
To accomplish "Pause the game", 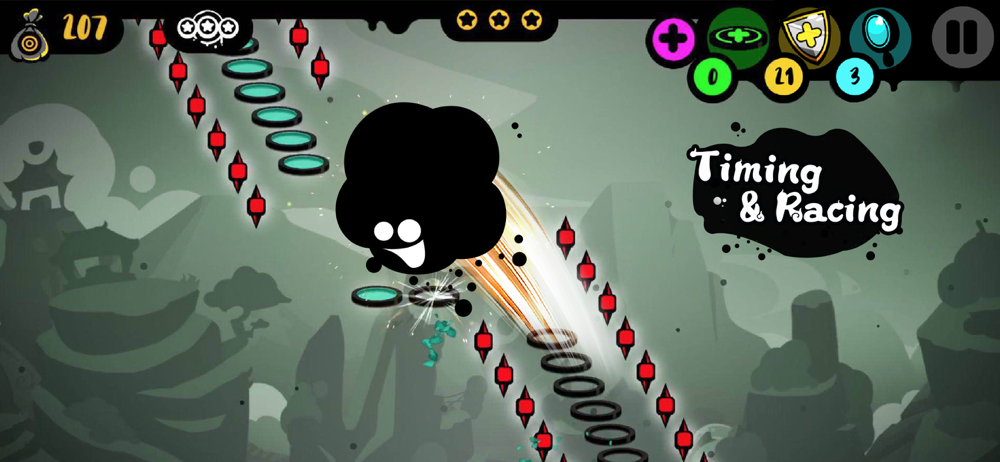I will pyautogui.click(x=962, y=37).
